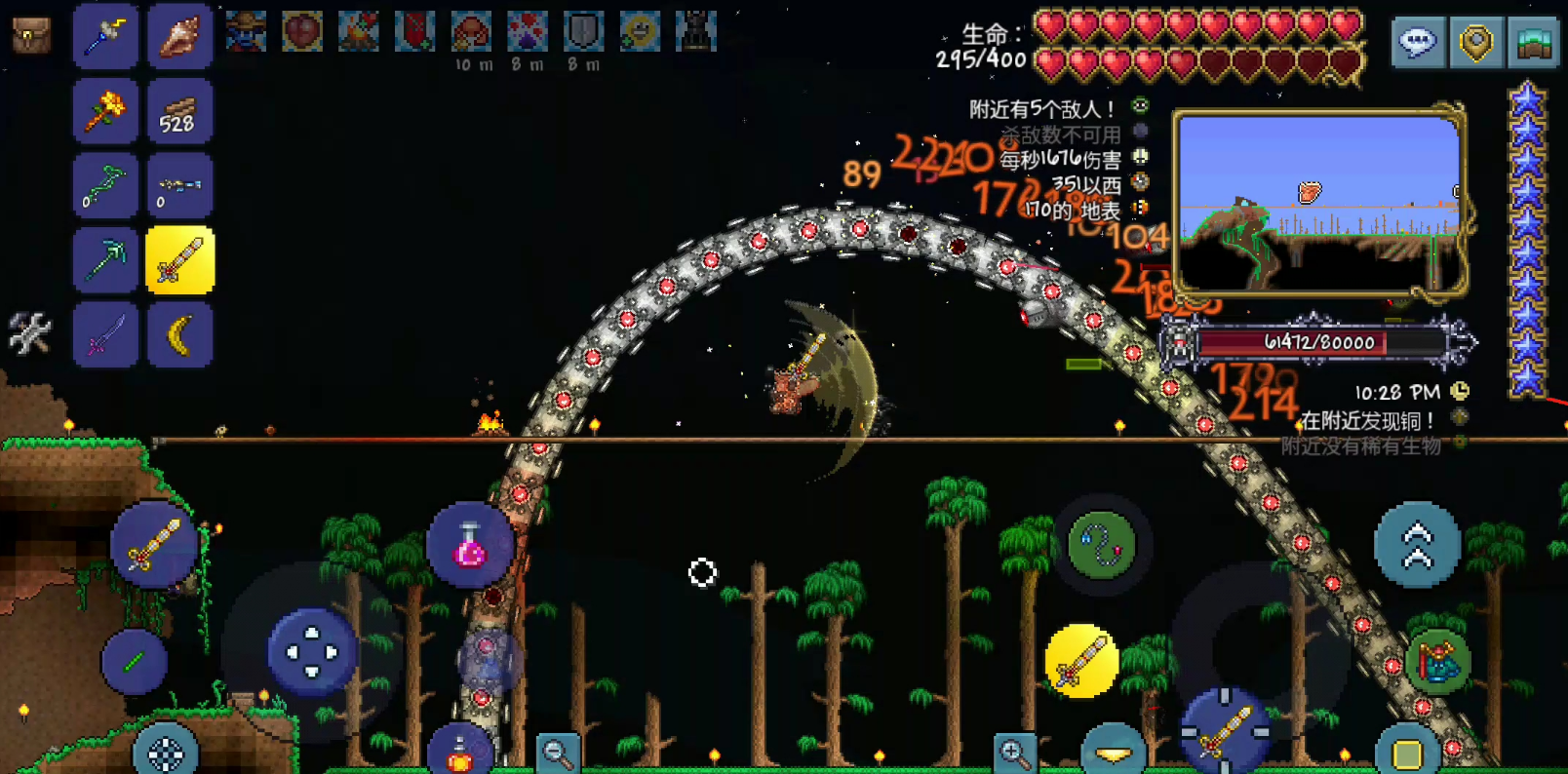Fire the green grappling hook button

point(1102,545)
